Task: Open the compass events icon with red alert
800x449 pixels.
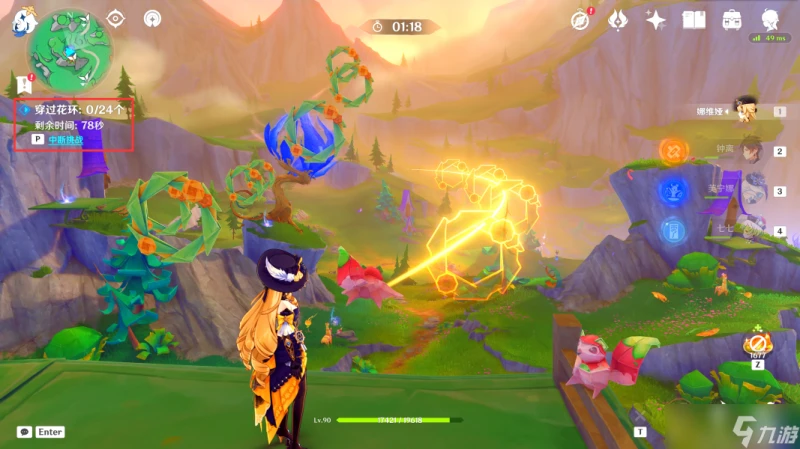Action: coord(580,19)
